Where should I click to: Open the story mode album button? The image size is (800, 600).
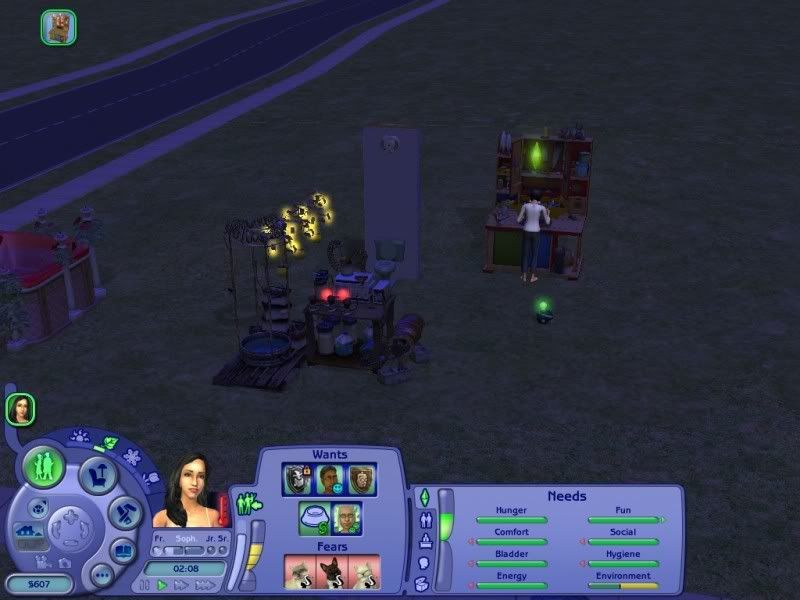click(x=122, y=550)
